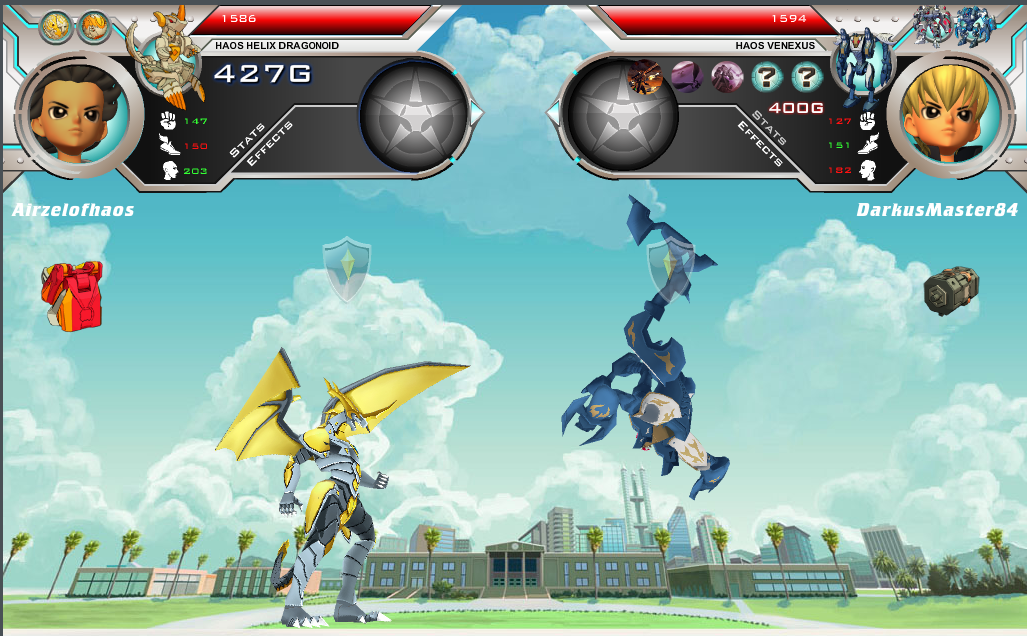Open the Stats tab on Airzelofhaos's panel
The image size is (1027, 636).
(x=247, y=139)
